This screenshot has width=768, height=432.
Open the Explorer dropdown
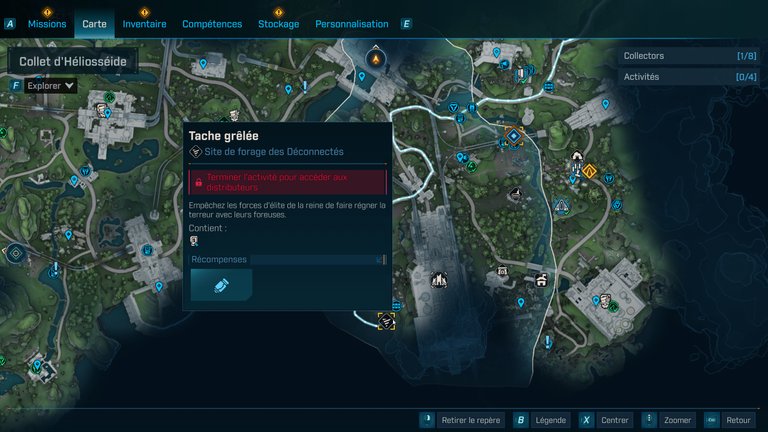coord(50,86)
